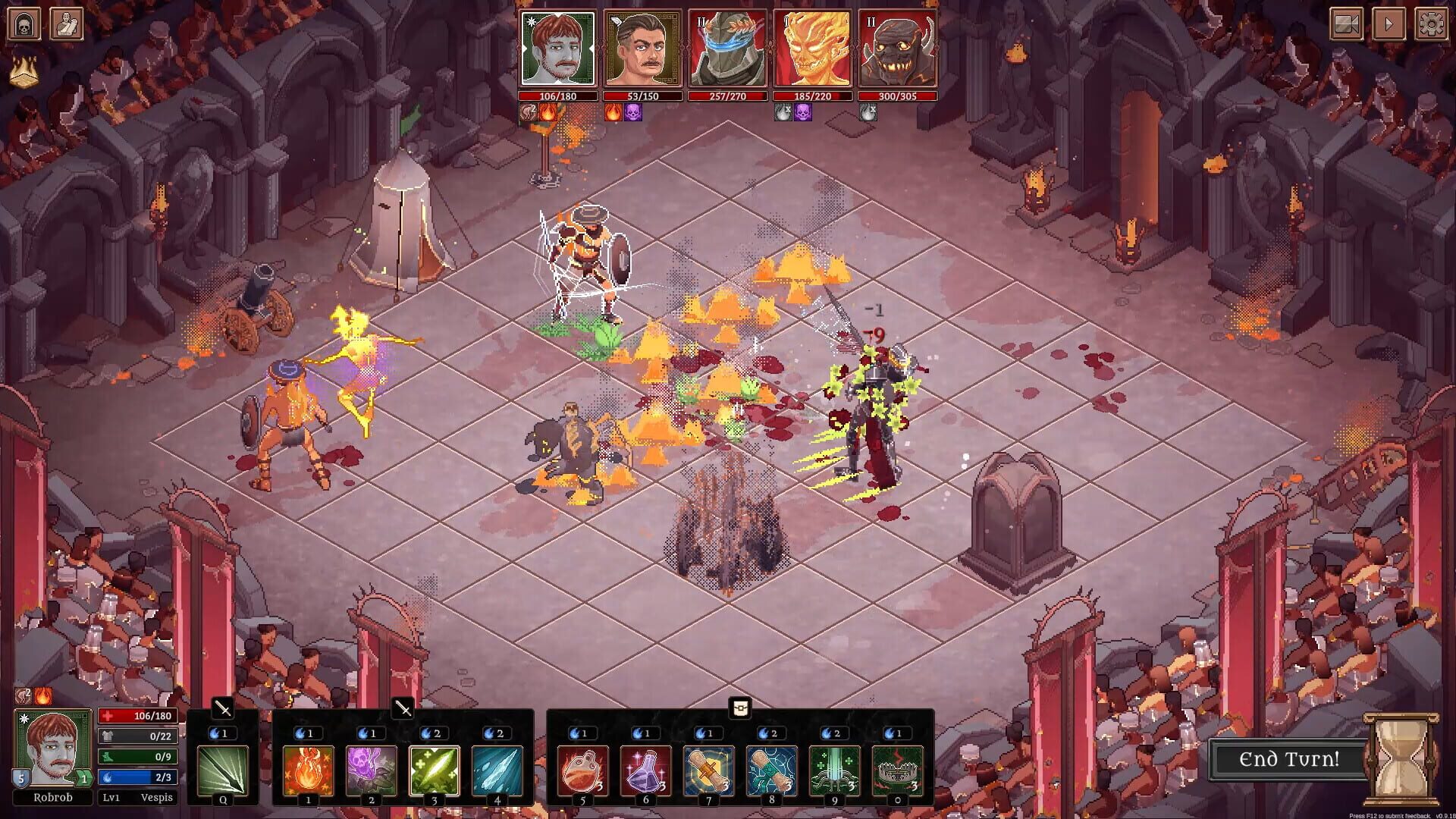Use the sparkling purple potion in slot 6
This screenshot has width=1456, height=819.
point(646,770)
